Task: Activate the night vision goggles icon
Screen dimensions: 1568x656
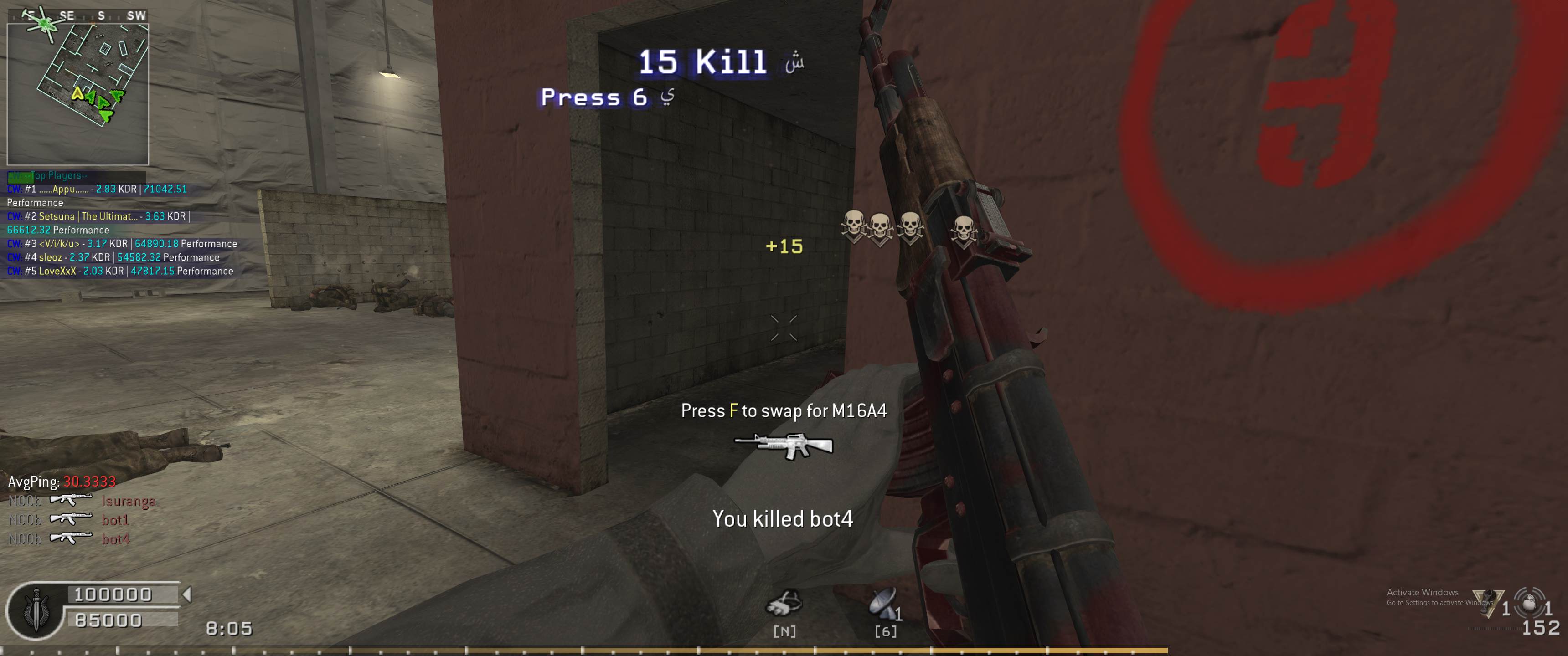Action: pos(784,604)
